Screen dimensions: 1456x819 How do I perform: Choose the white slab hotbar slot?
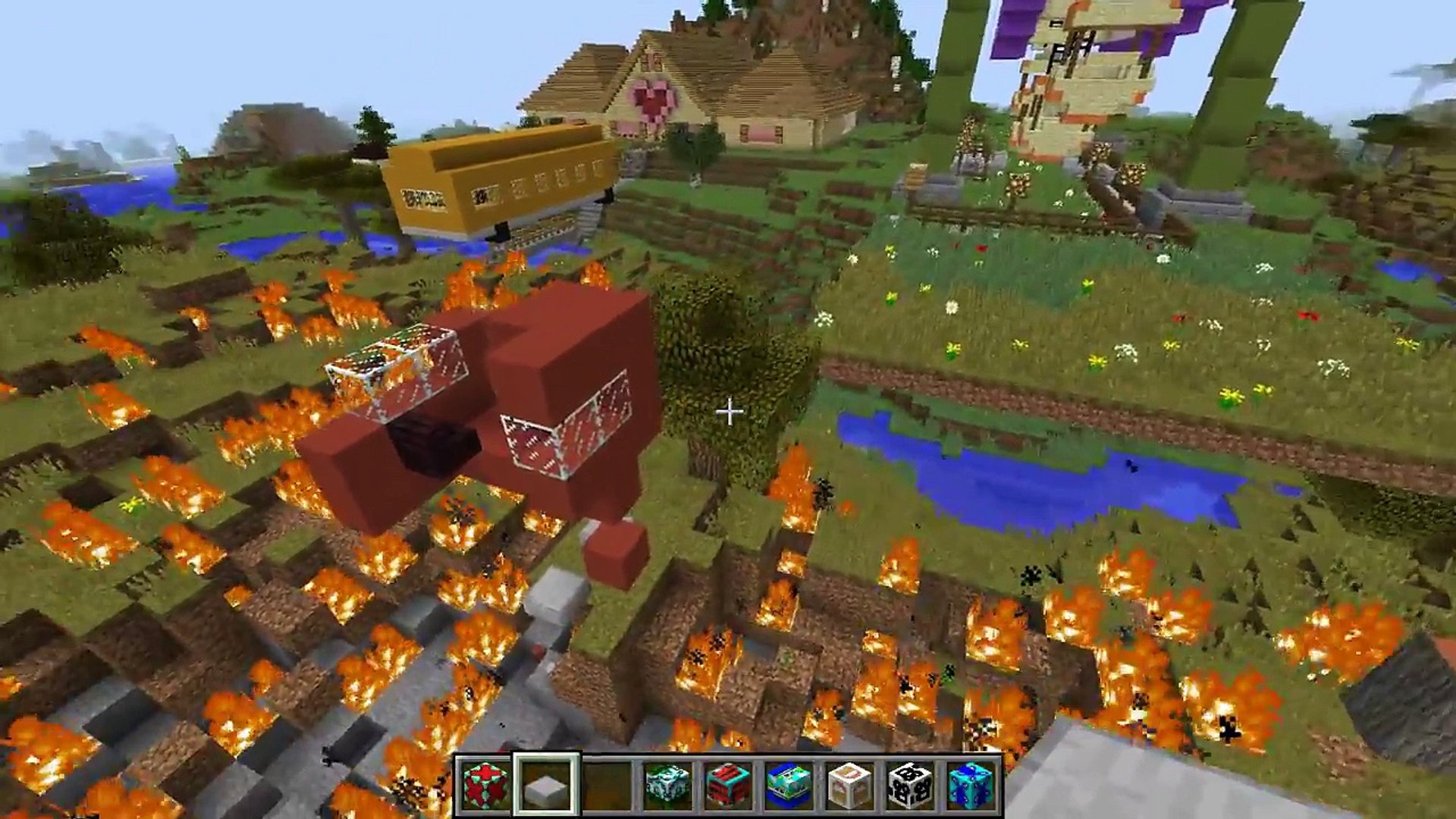tap(546, 784)
